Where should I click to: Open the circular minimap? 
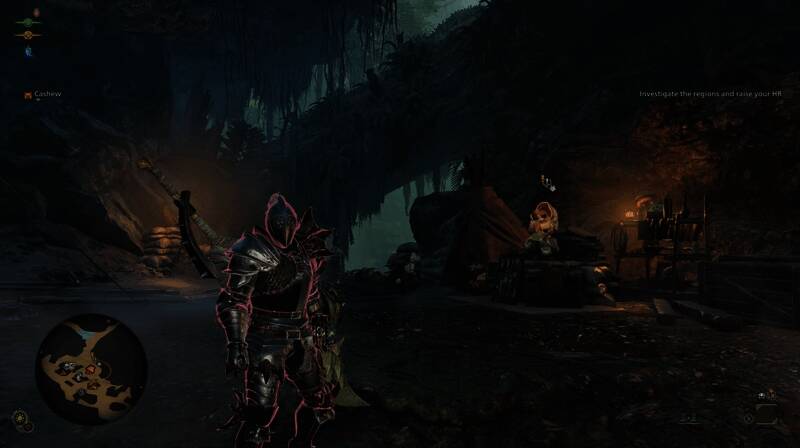click(x=91, y=369)
